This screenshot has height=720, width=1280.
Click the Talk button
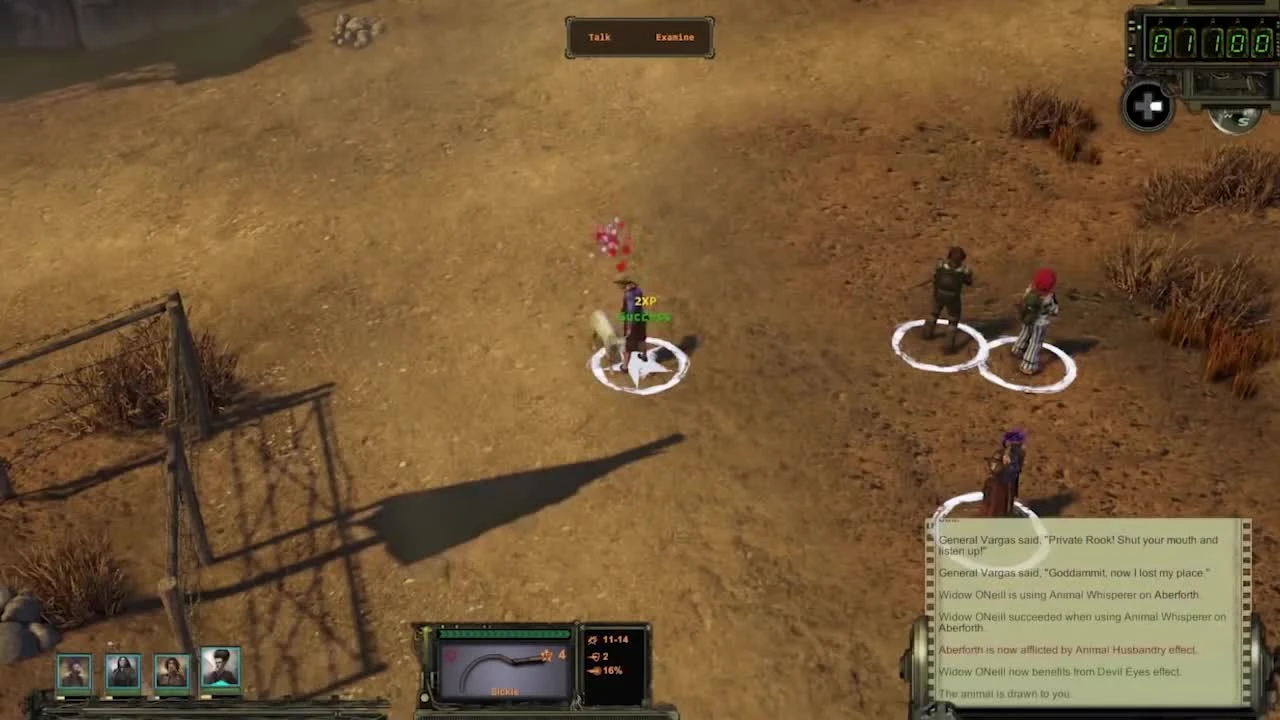click(x=599, y=37)
